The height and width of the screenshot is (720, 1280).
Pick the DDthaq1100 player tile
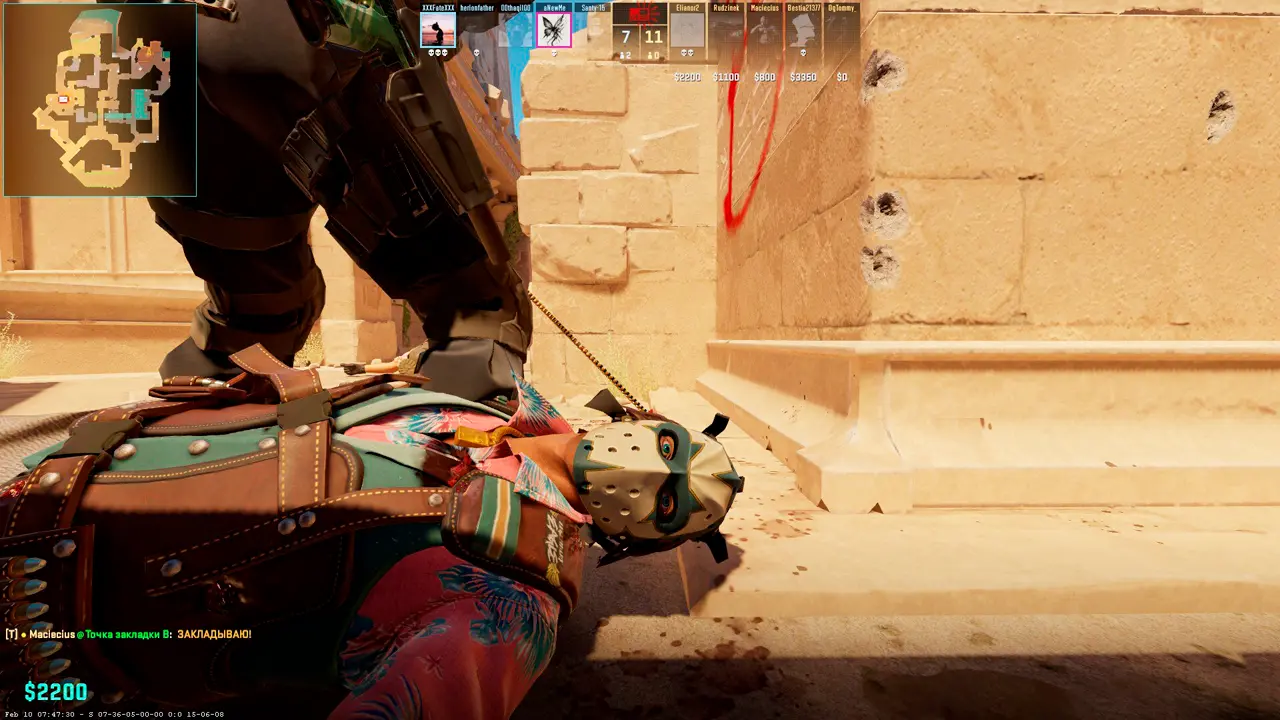[515, 30]
